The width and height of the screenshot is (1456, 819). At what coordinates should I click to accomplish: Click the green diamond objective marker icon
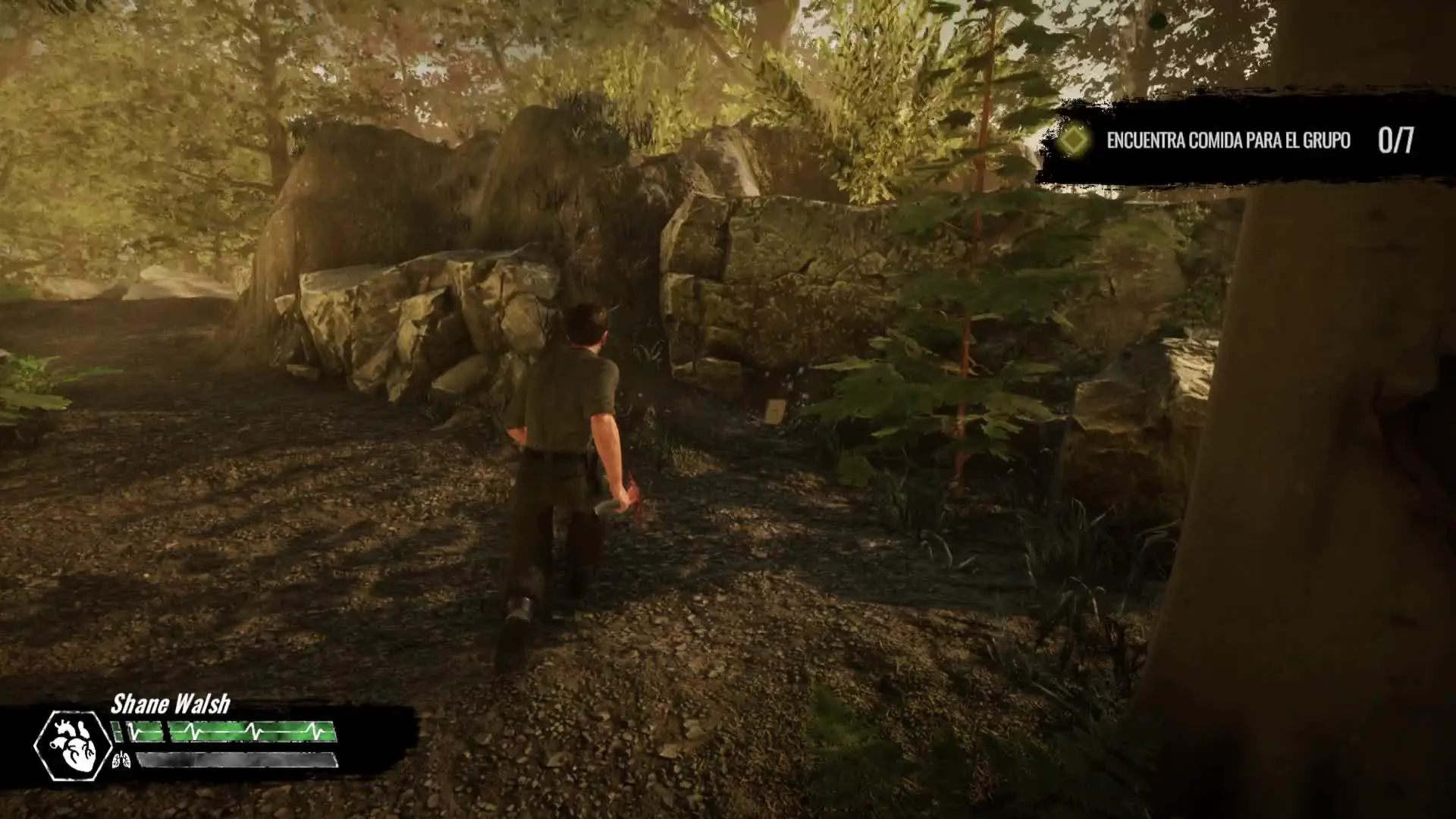click(x=1073, y=140)
